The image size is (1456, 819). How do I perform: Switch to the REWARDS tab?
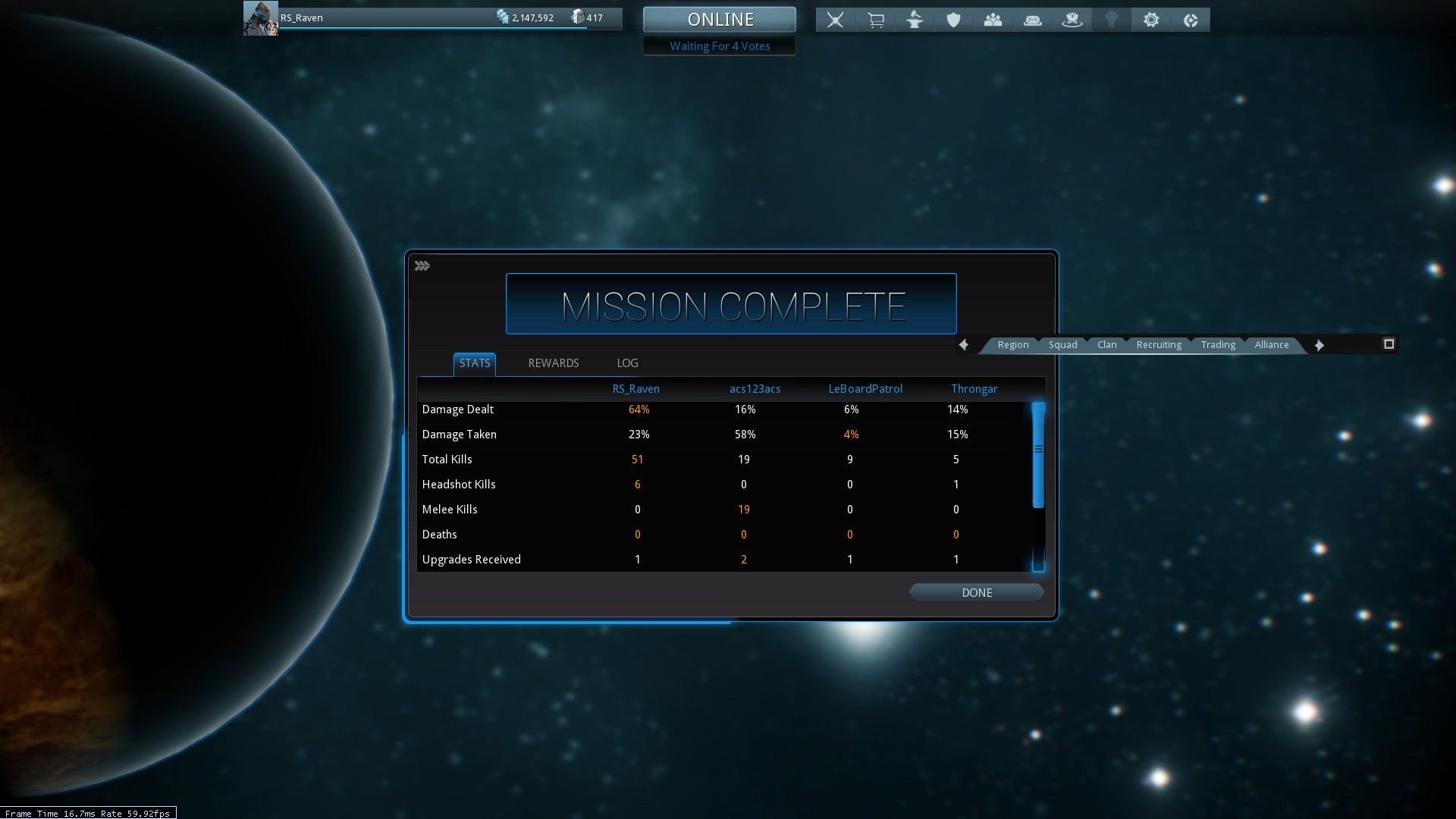pos(553,363)
